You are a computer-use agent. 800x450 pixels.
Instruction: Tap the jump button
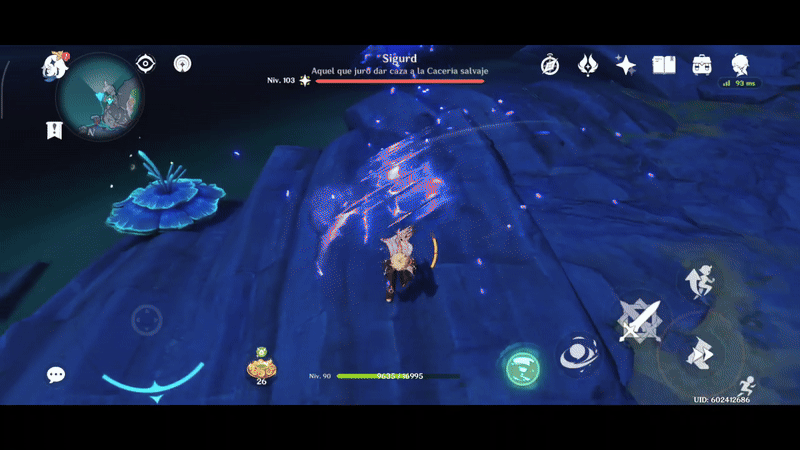(698, 282)
